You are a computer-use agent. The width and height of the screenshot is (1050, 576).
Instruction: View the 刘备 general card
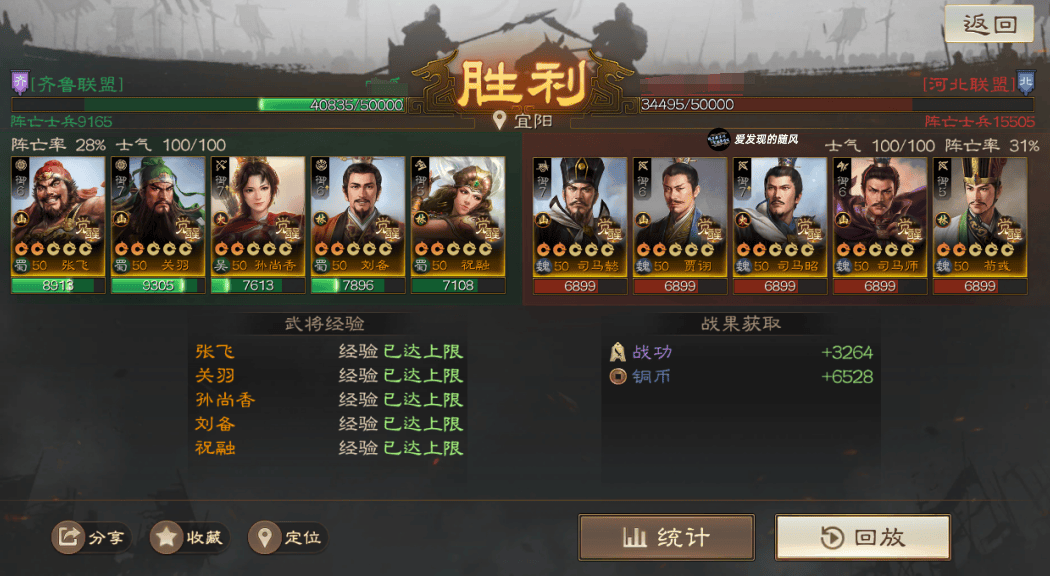click(x=358, y=215)
